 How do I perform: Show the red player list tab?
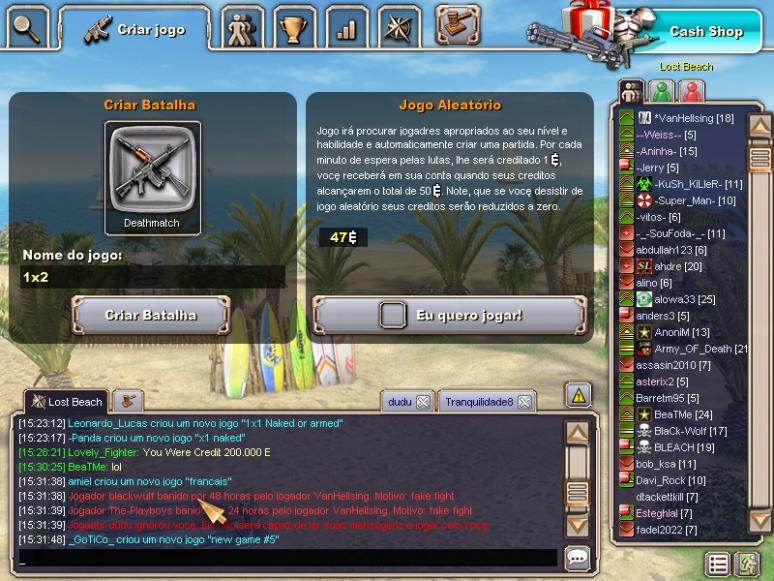click(x=691, y=91)
